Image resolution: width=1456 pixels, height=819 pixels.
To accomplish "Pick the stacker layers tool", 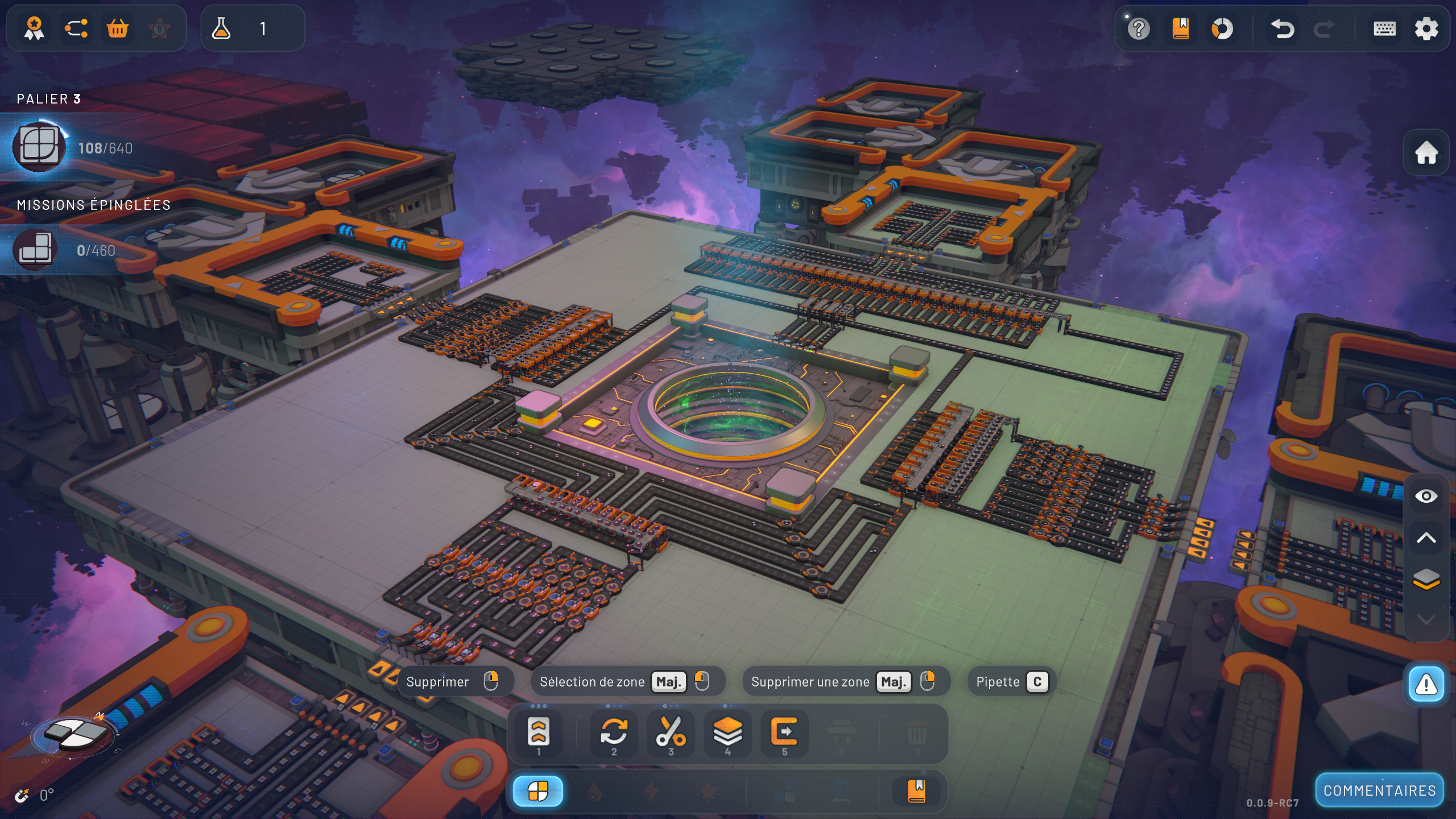I will click(x=727, y=732).
